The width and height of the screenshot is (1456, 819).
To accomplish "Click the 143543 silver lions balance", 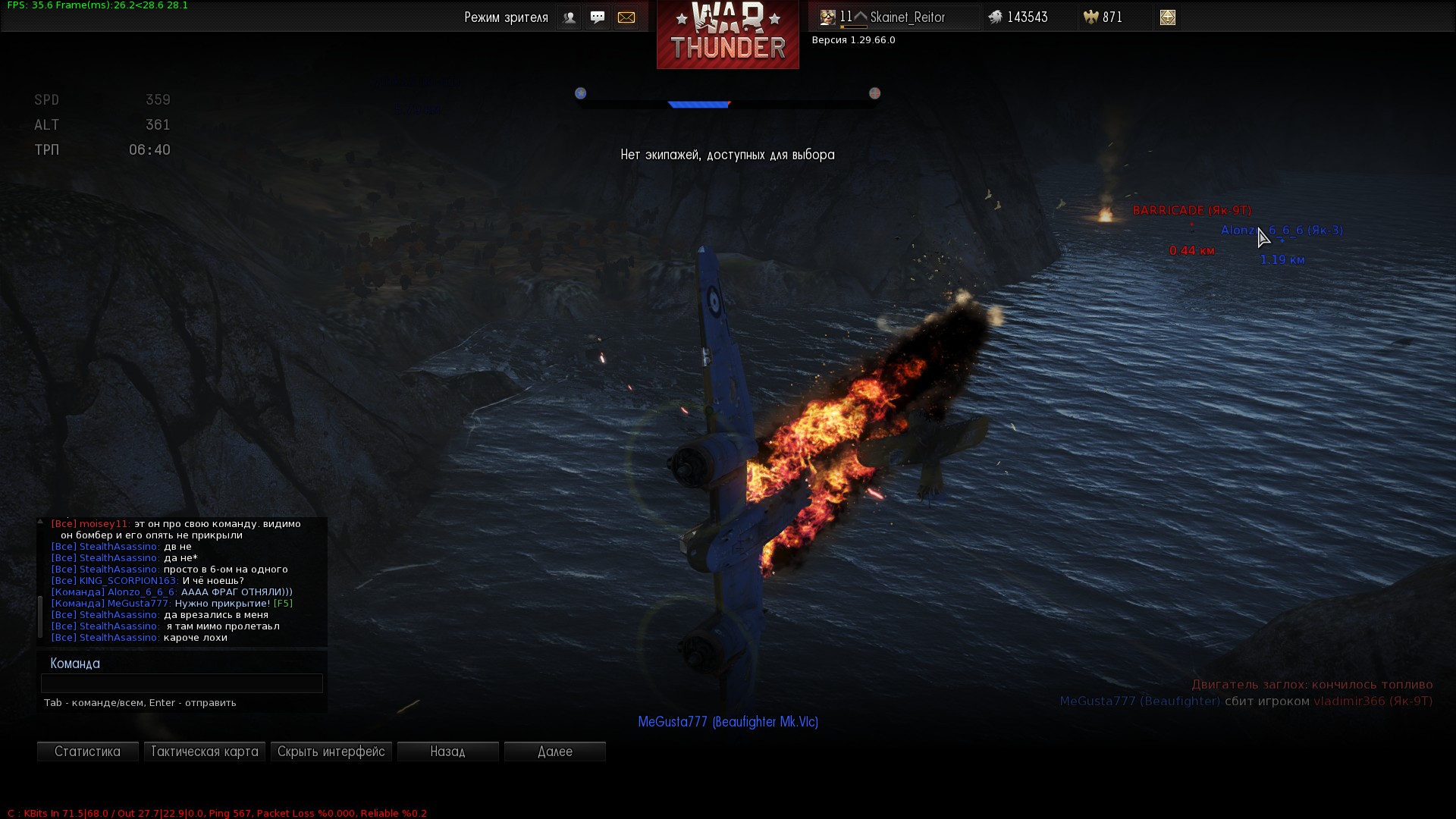I will click(x=1027, y=17).
